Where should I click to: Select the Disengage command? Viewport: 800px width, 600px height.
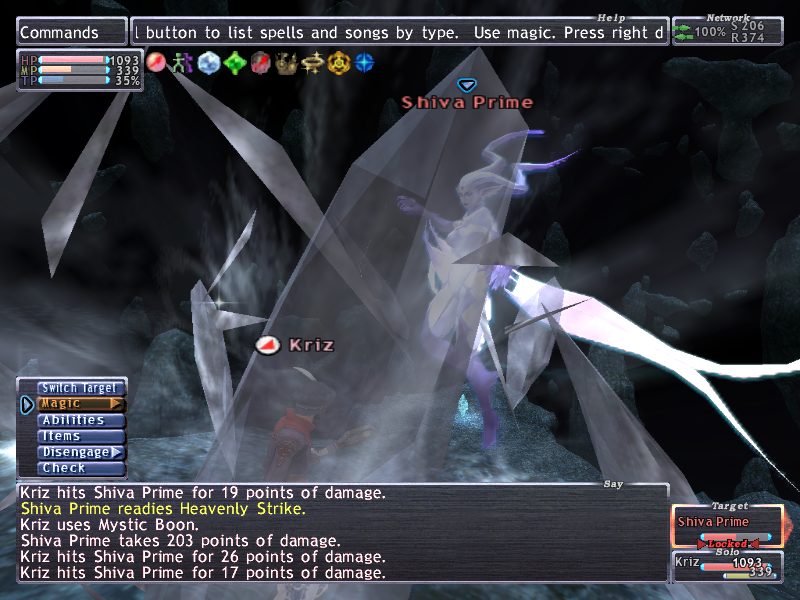click(81, 452)
